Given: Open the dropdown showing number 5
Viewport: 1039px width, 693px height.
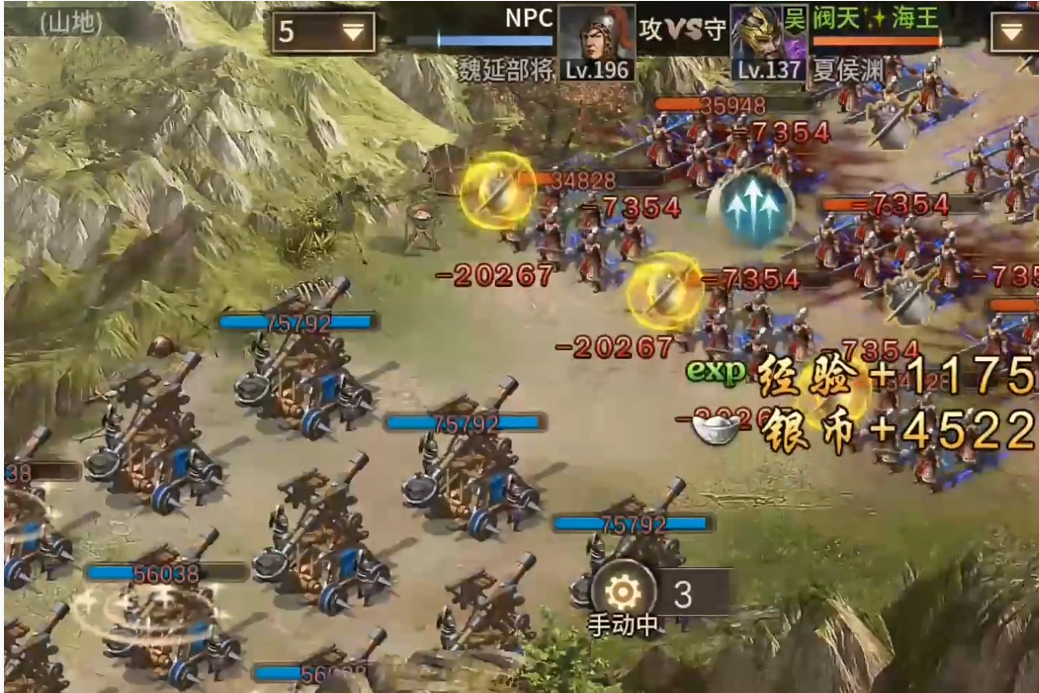Looking at the screenshot, I should pyautogui.click(x=323, y=32).
